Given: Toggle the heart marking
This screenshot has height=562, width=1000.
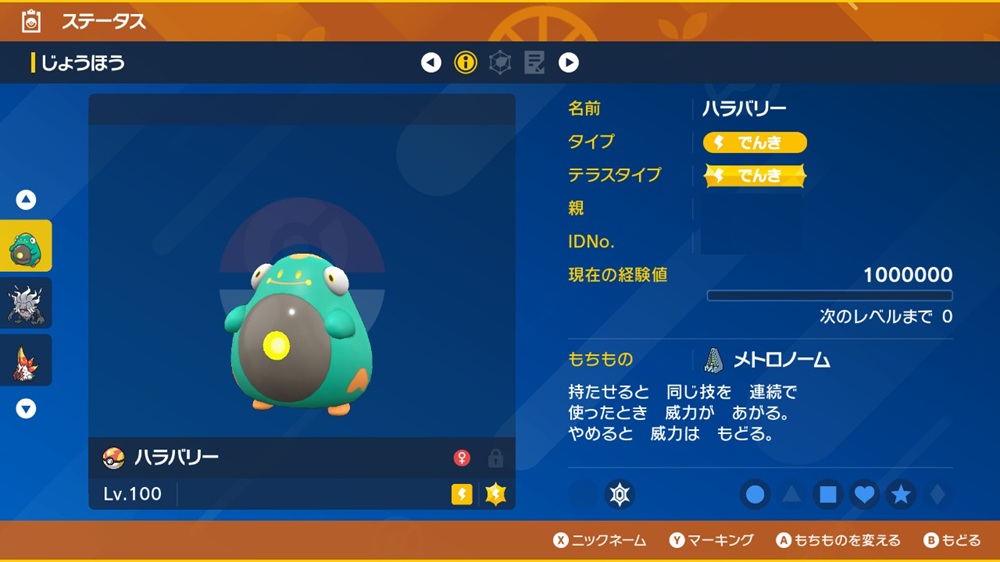Looking at the screenshot, I should 865,494.
